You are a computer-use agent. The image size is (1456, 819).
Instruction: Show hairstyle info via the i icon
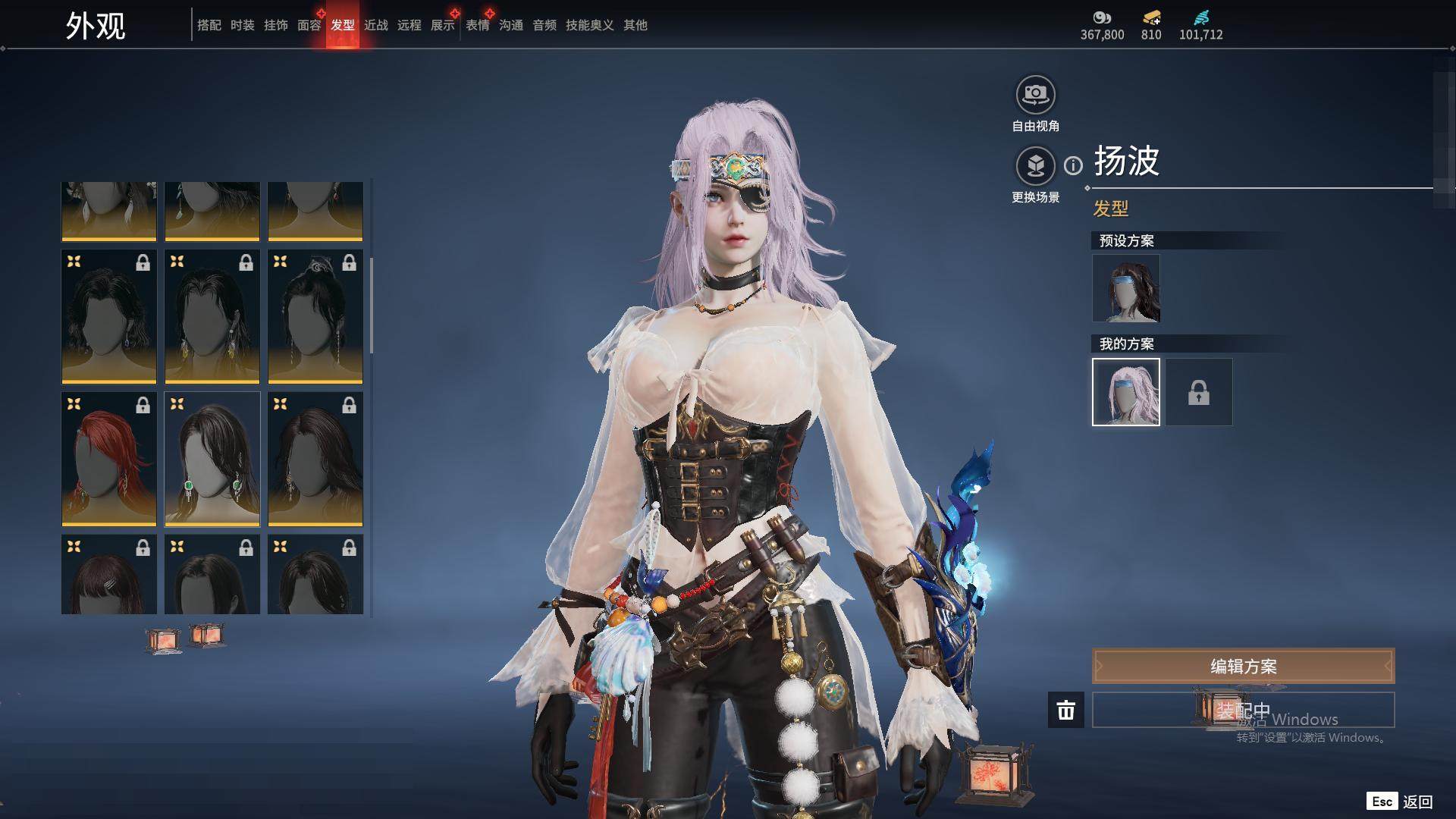coord(1073,165)
